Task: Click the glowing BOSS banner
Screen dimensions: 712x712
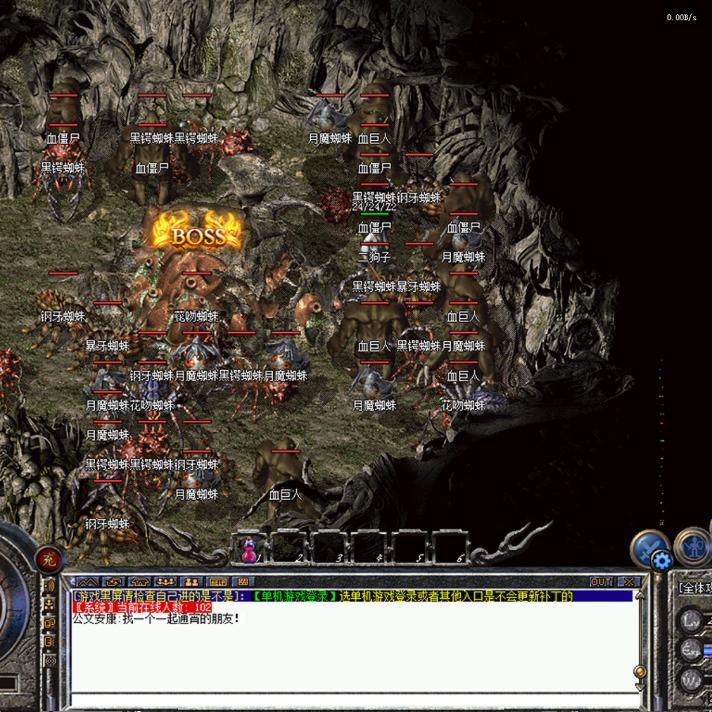Action: (196, 234)
